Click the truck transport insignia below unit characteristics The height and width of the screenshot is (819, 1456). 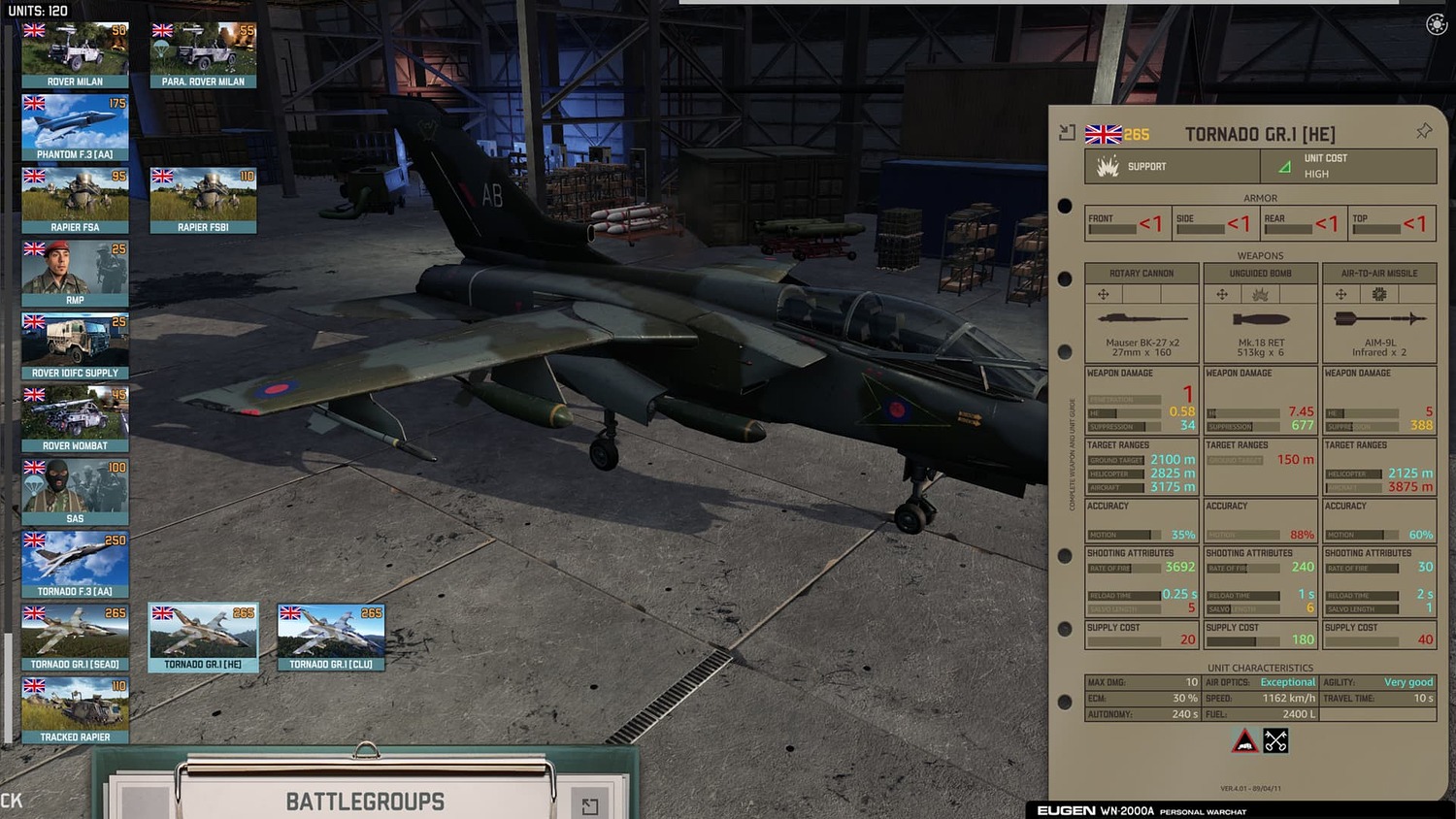[x=1244, y=740]
